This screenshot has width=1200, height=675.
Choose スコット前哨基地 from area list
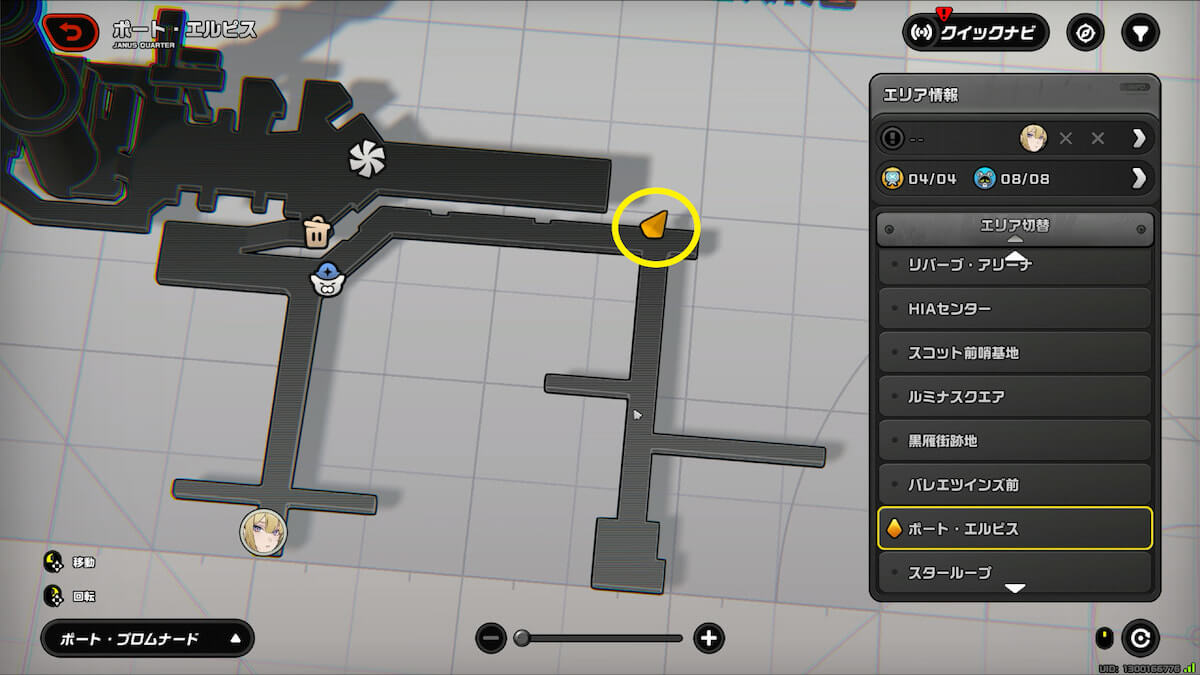[1014, 353]
